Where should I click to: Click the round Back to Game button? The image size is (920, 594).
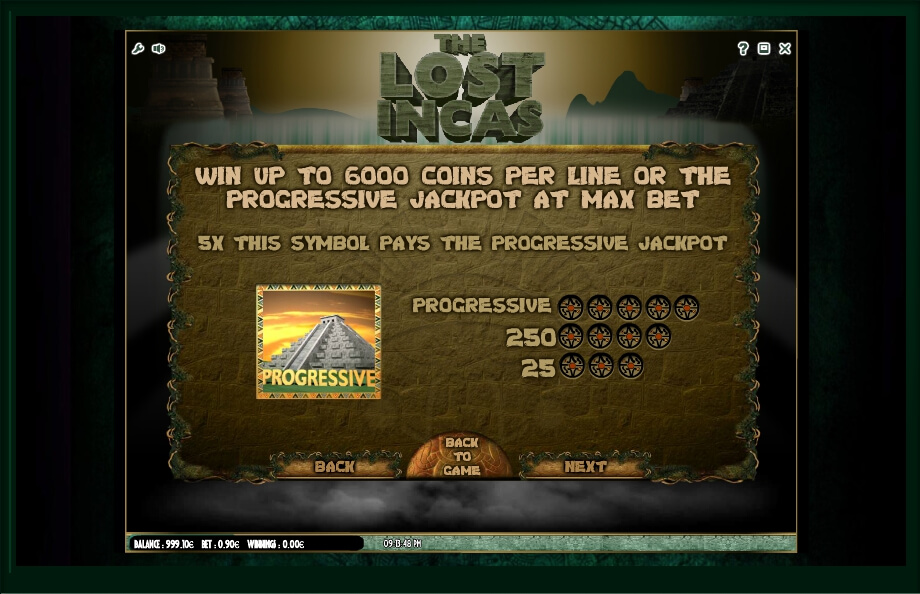[x=460, y=457]
